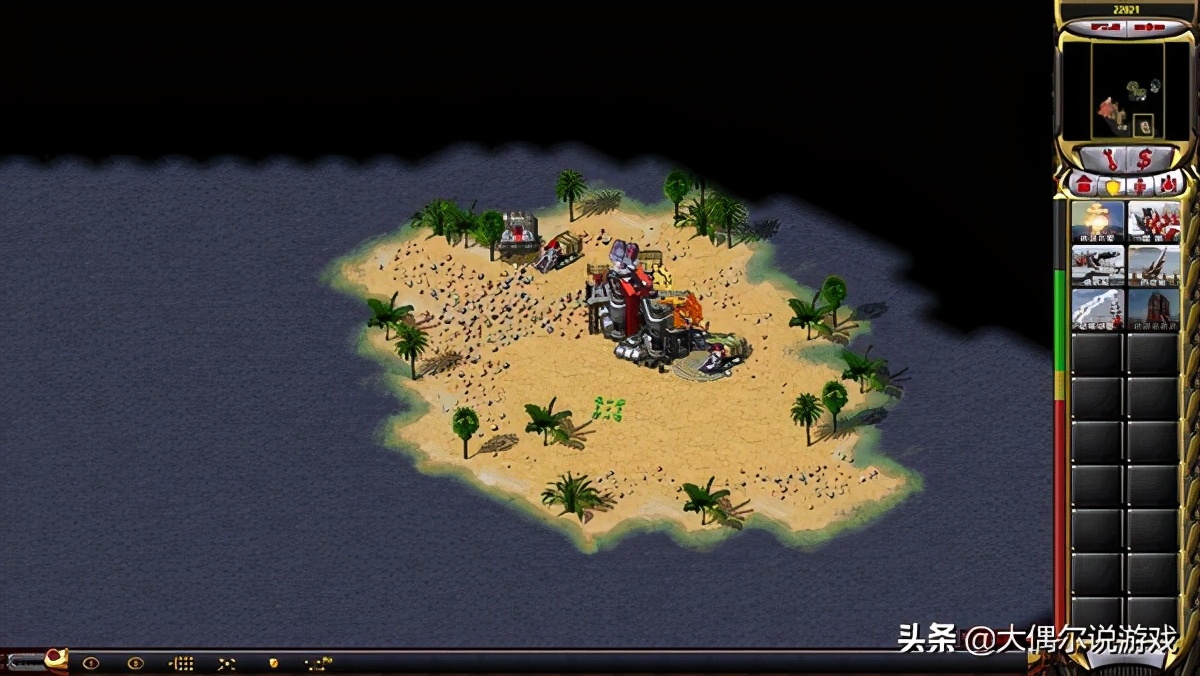Open the red vehicles production tab
The height and width of the screenshot is (676, 1200).
pos(1167,185)
